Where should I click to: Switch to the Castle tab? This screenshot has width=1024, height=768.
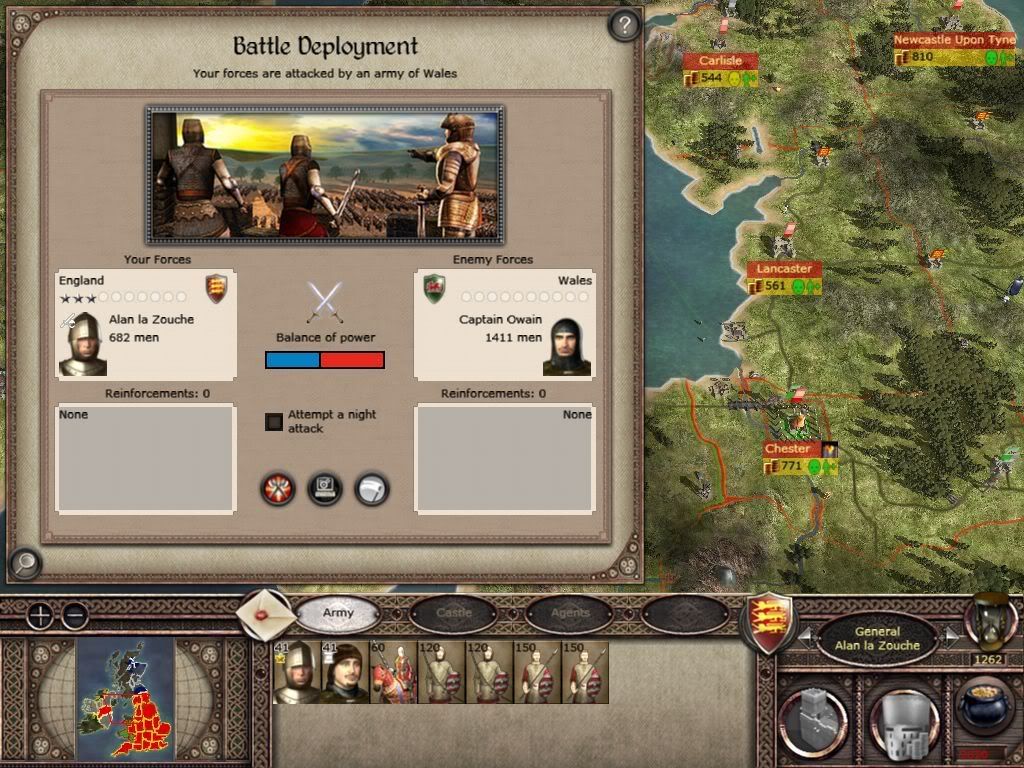[453, 613]
